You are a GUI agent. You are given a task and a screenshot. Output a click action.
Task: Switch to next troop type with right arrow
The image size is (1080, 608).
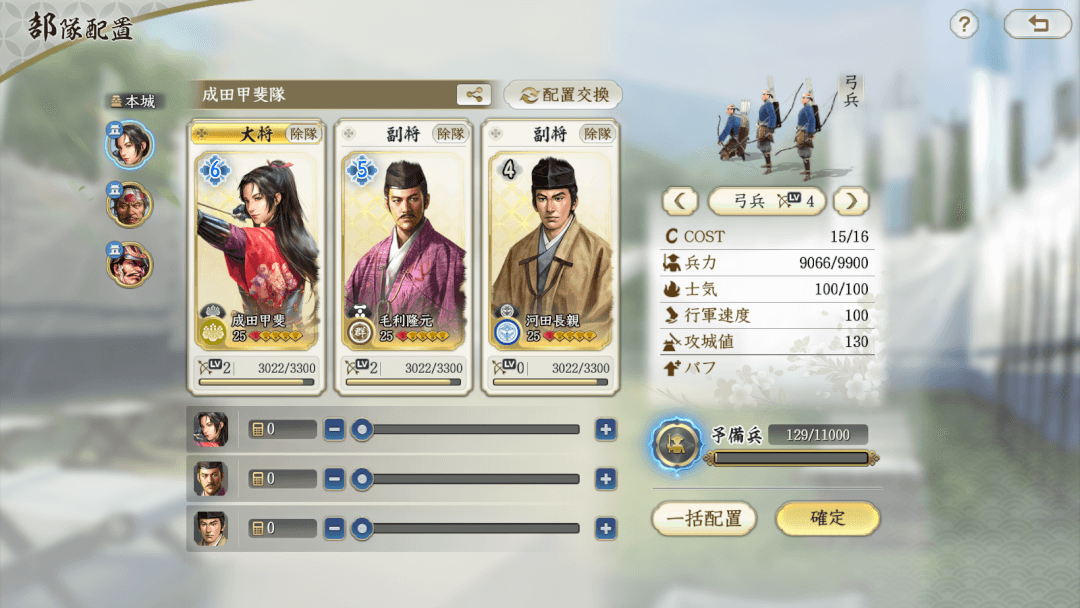[x=851, y=201]
